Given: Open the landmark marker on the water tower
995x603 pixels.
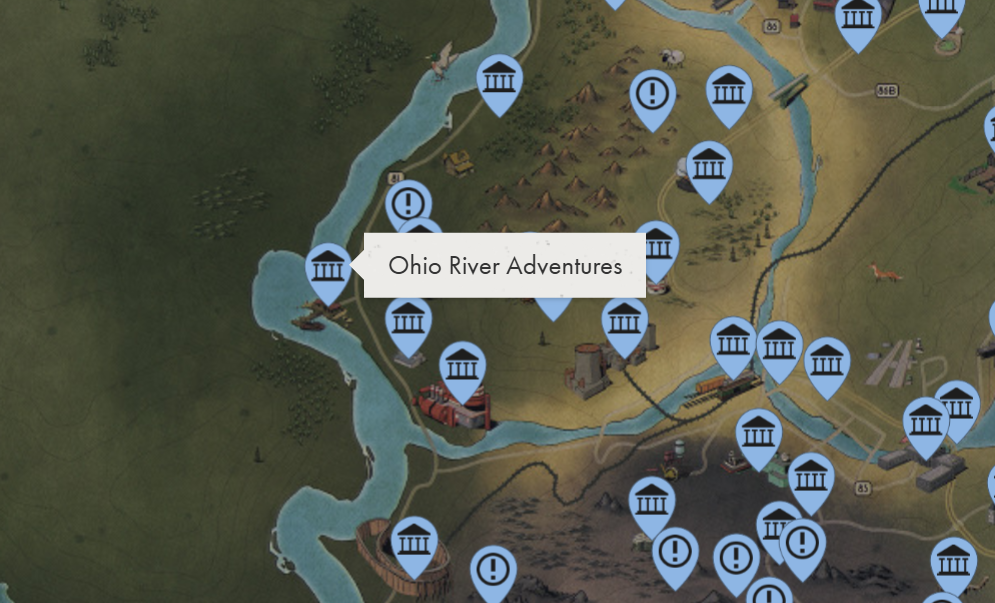Looking at the screenshot, I should [x=709, y=166].
